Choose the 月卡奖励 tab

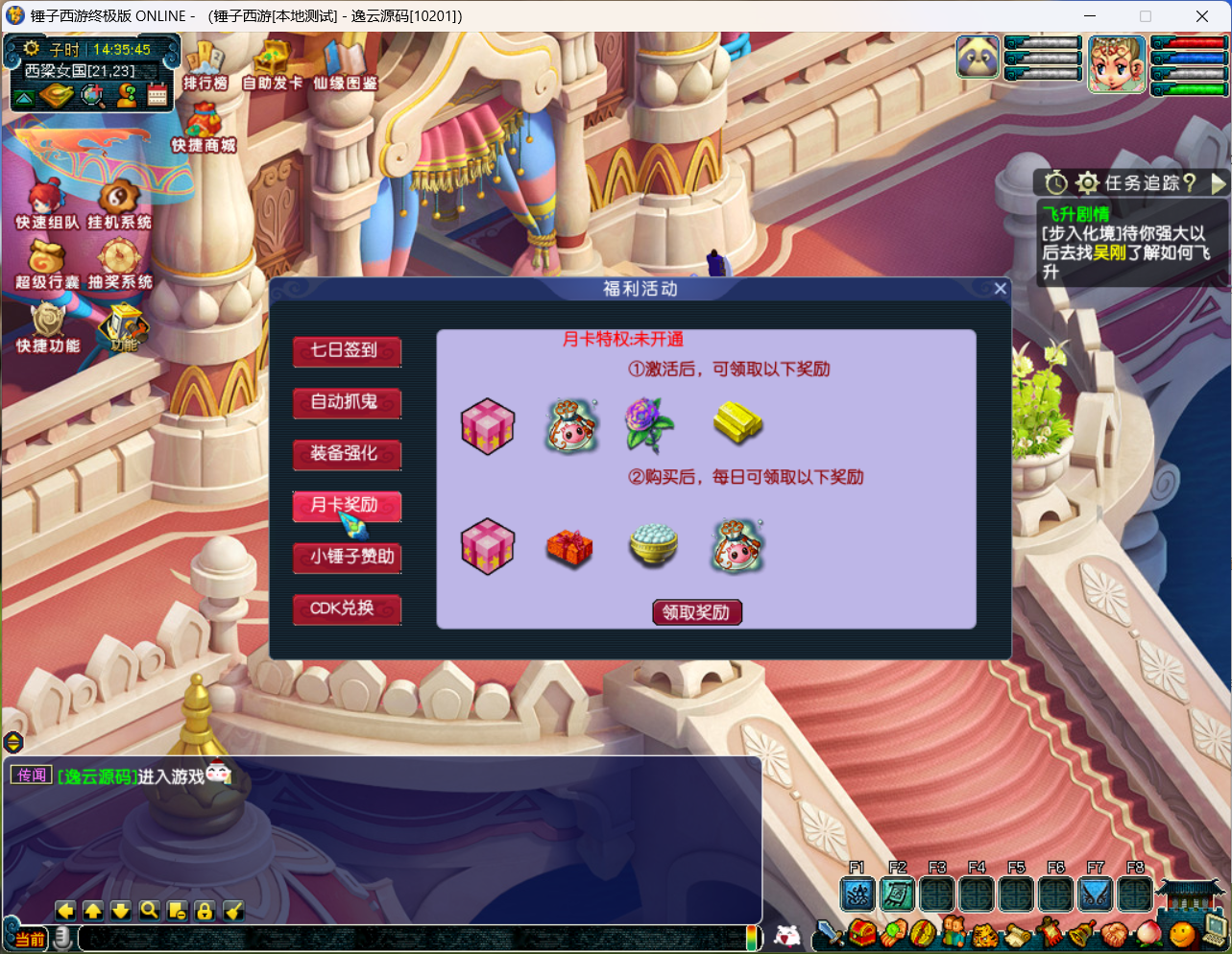tap(346, 506)
